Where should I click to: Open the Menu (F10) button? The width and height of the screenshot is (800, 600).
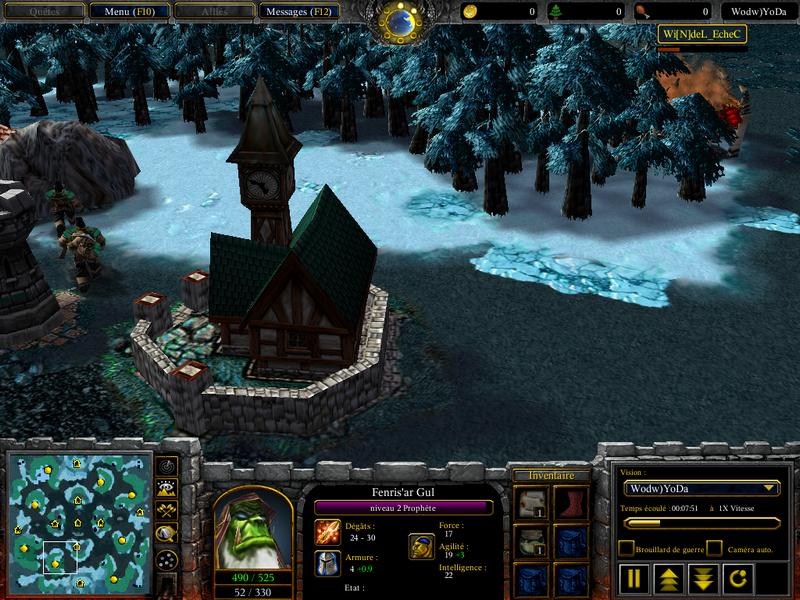[x=127, y=12]
